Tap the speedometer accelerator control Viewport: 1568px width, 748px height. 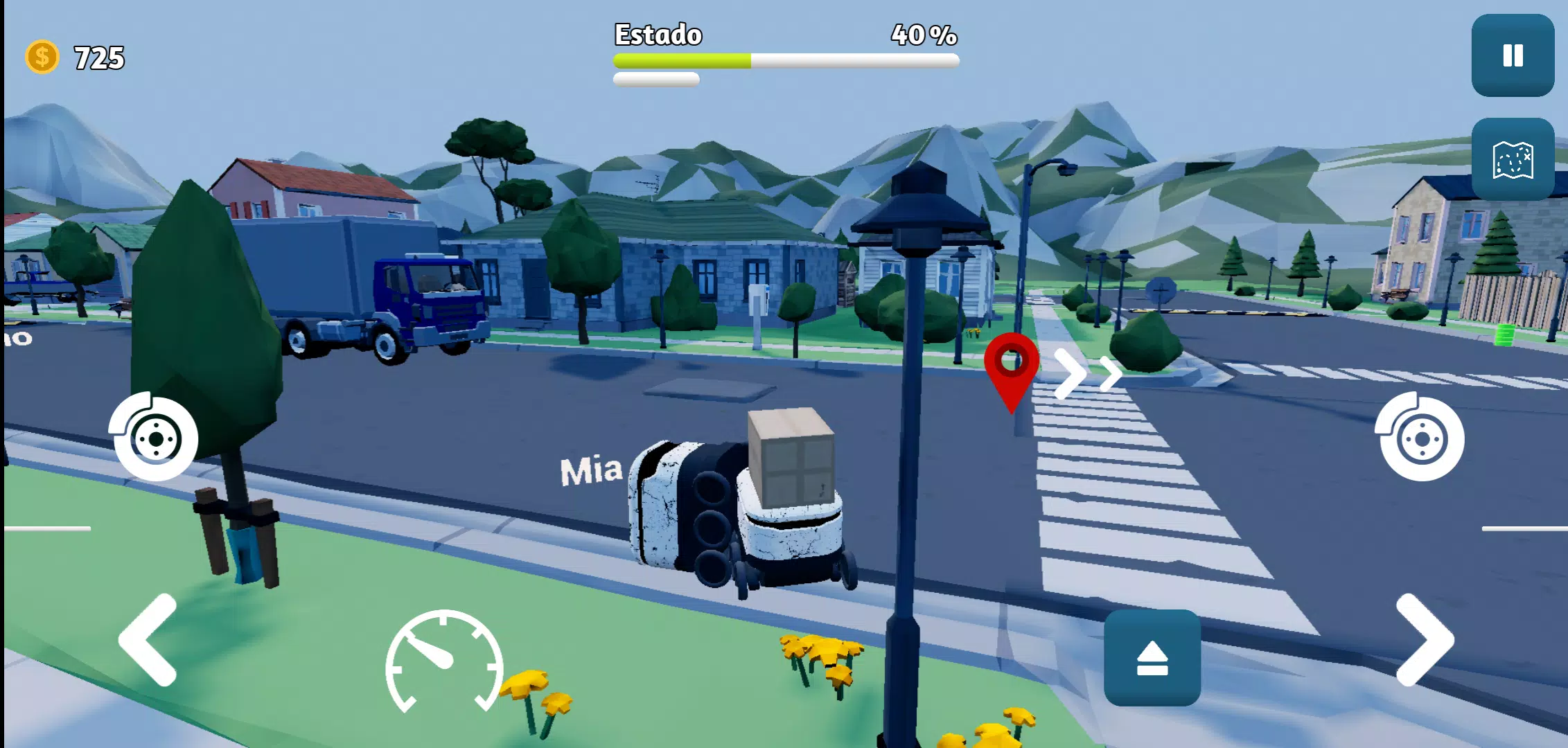tap(444, 661)
